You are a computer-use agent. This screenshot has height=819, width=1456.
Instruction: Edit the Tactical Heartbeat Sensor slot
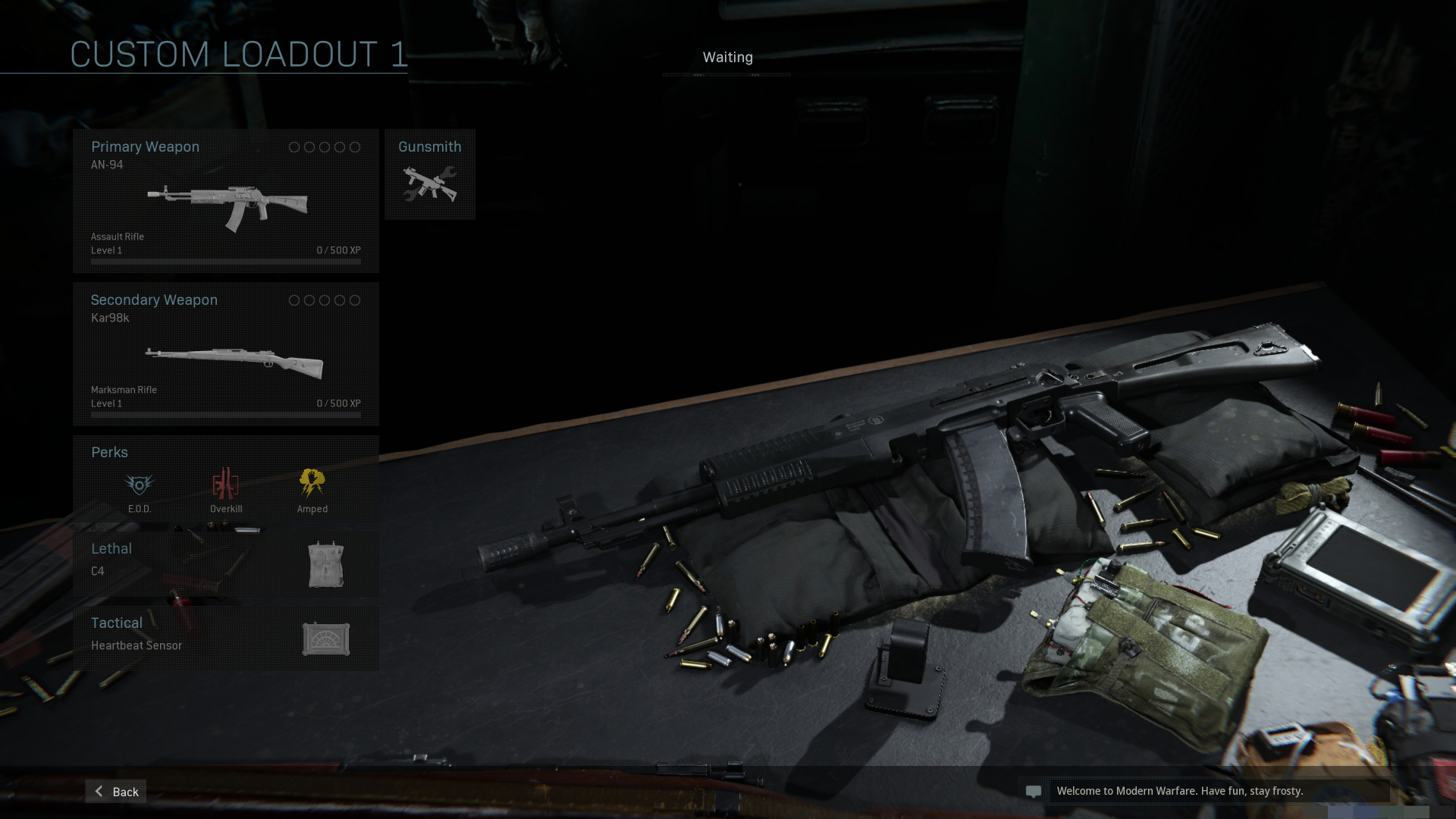[x=226, y=638]
